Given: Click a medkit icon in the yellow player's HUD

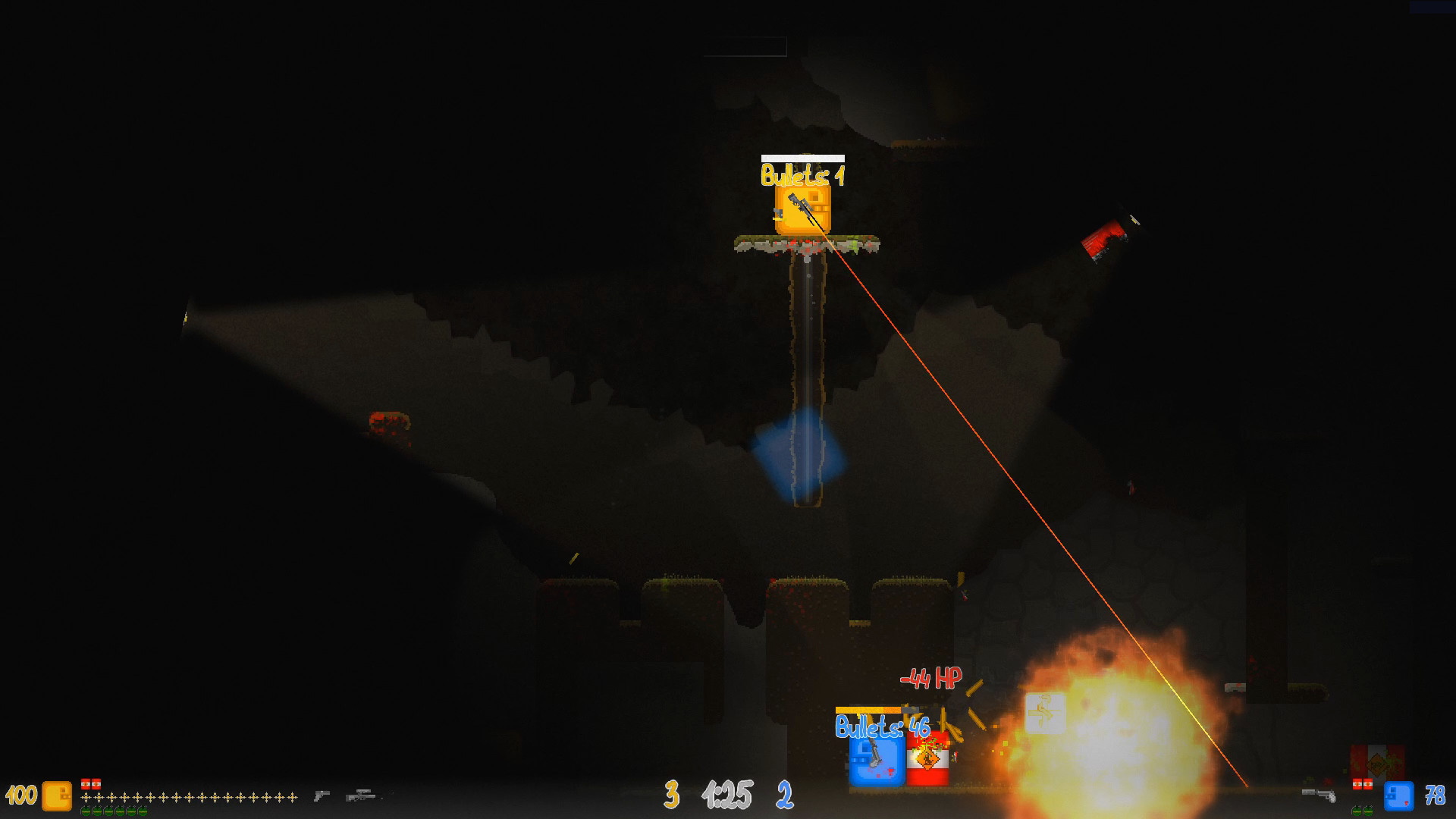Looking at the screenshot, I should [87, 785].
